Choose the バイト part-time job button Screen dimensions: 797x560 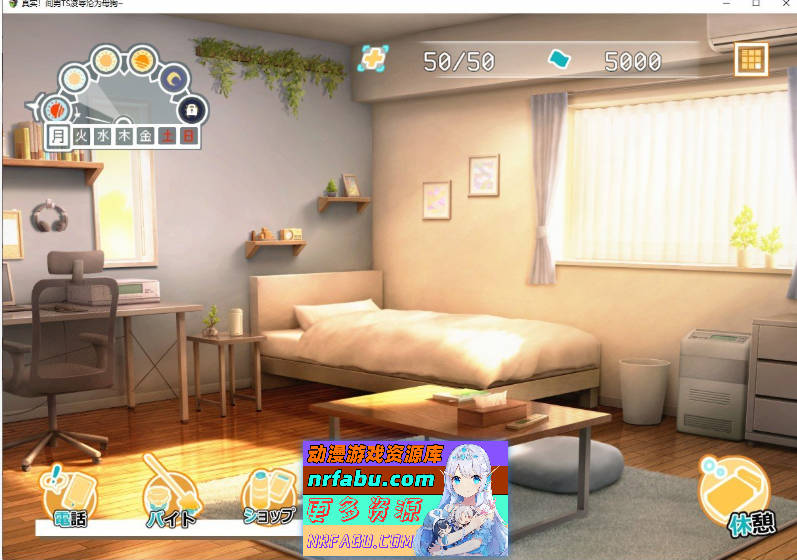pyautogui.click(x=171, y=495)
